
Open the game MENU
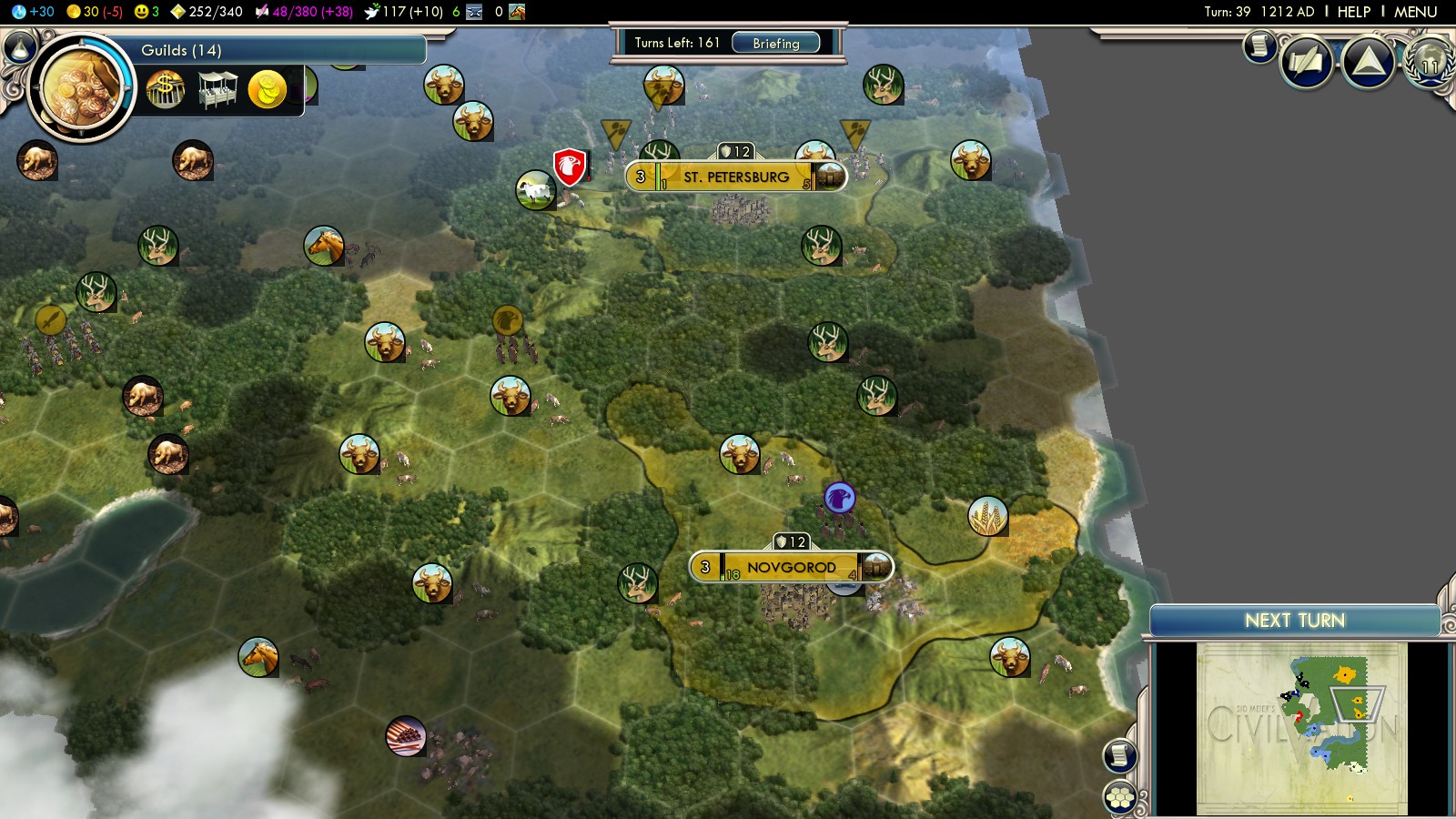(x=1415, y=12)
